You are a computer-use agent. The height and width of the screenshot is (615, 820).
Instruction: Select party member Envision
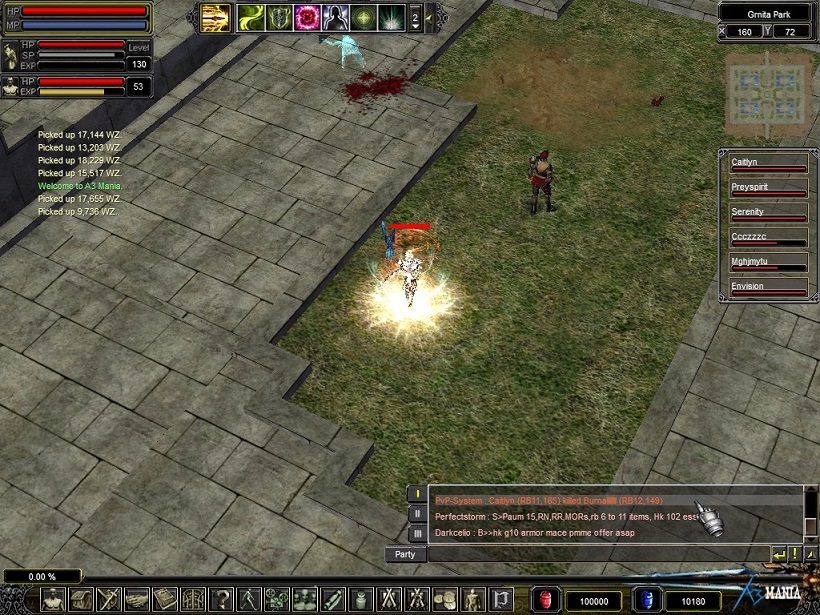[x=767, y=287]
